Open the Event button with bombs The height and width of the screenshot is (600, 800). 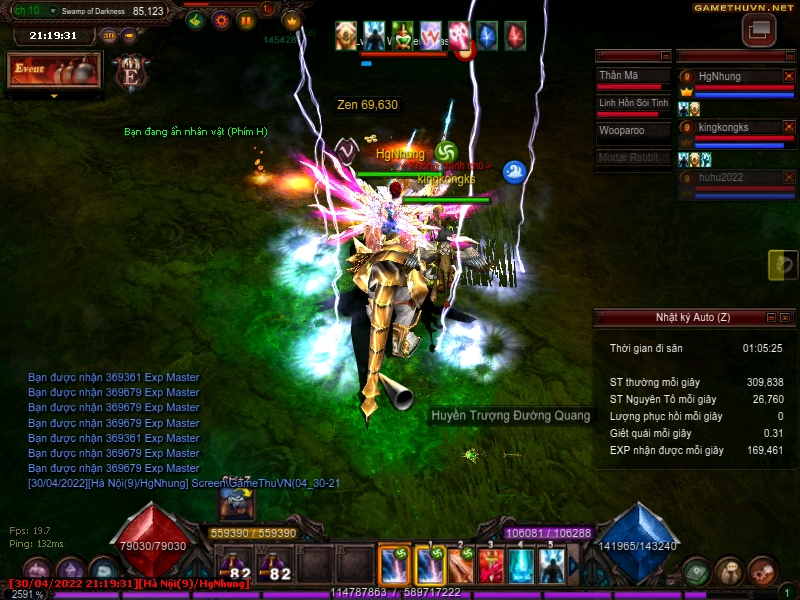tap(54, 70)
